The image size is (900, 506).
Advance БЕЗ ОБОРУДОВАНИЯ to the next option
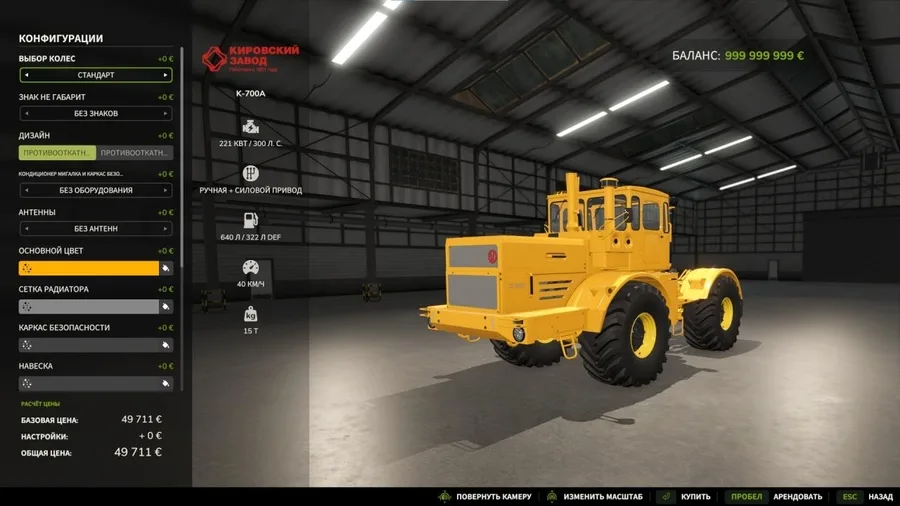click(166, 190)
